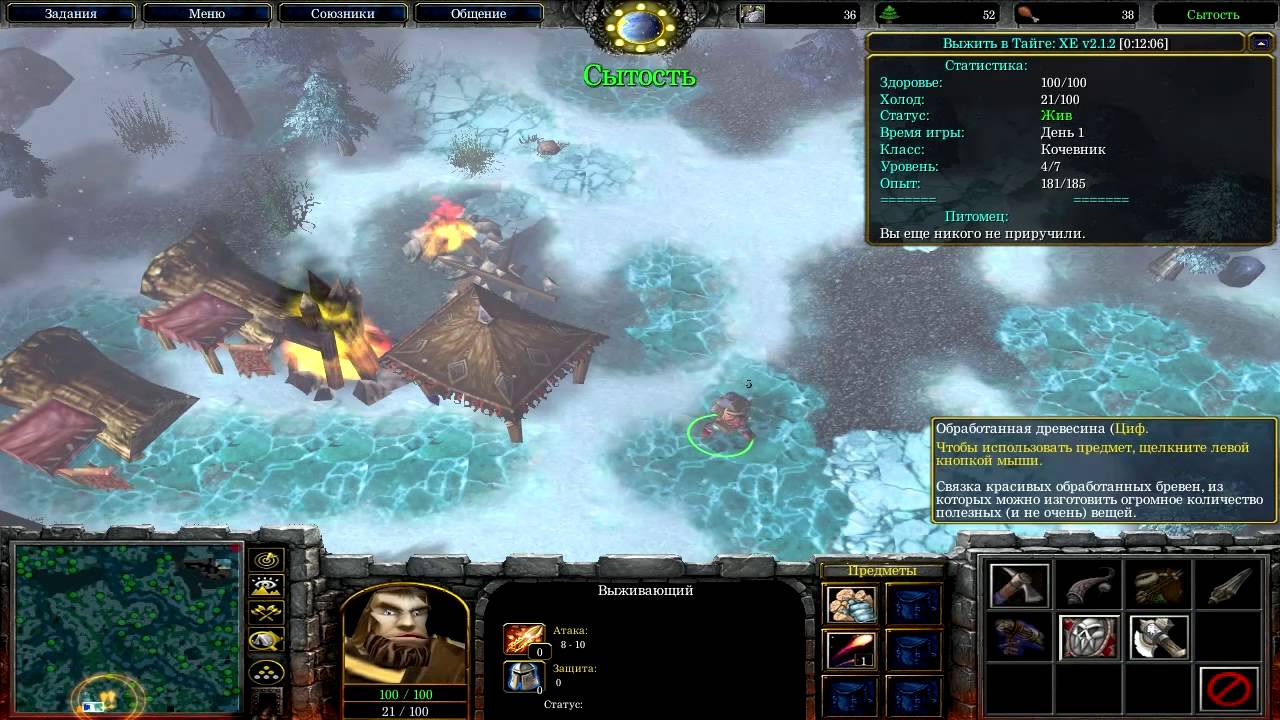
Task: Use the stone-fist item in inventory
Action: click(851, 604)
